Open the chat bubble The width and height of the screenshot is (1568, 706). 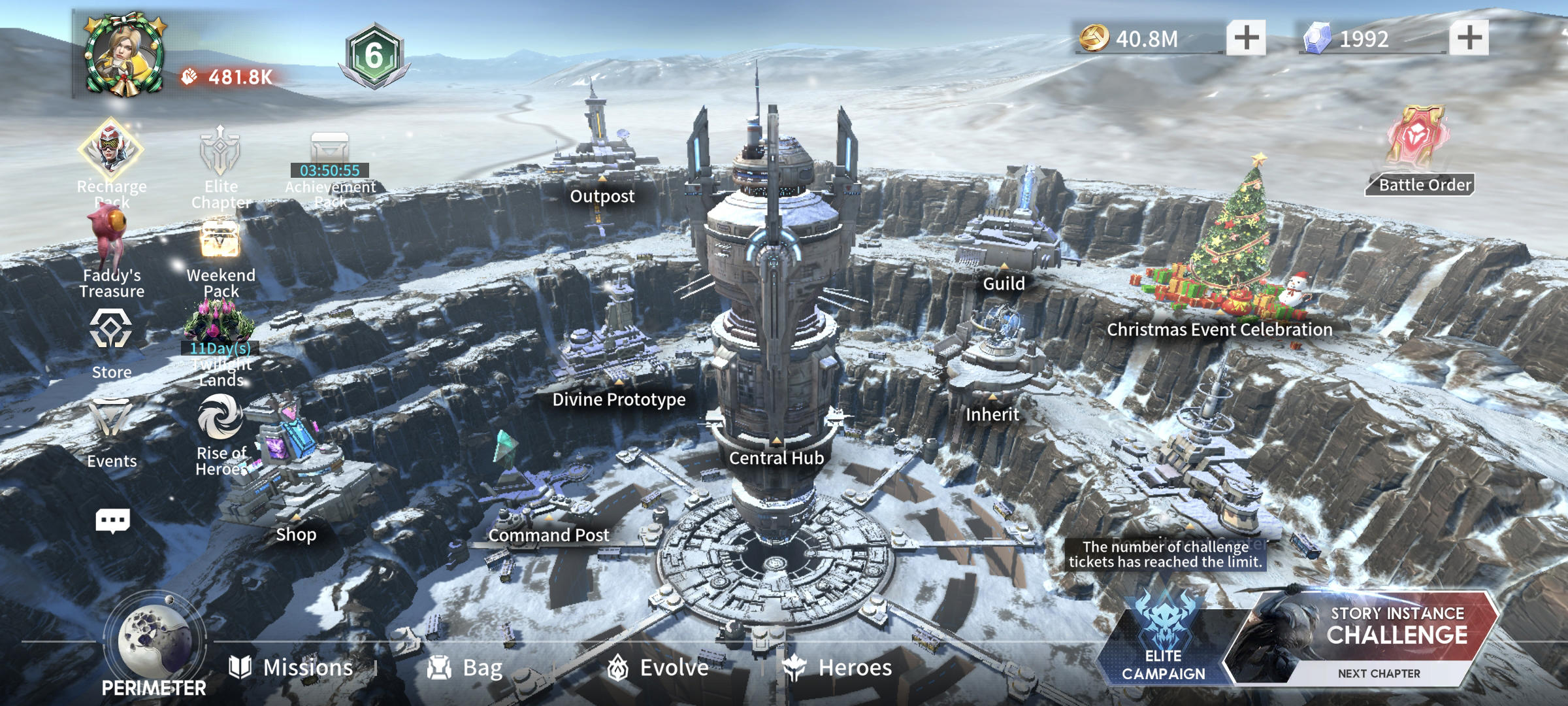click(x=112, y=521)
